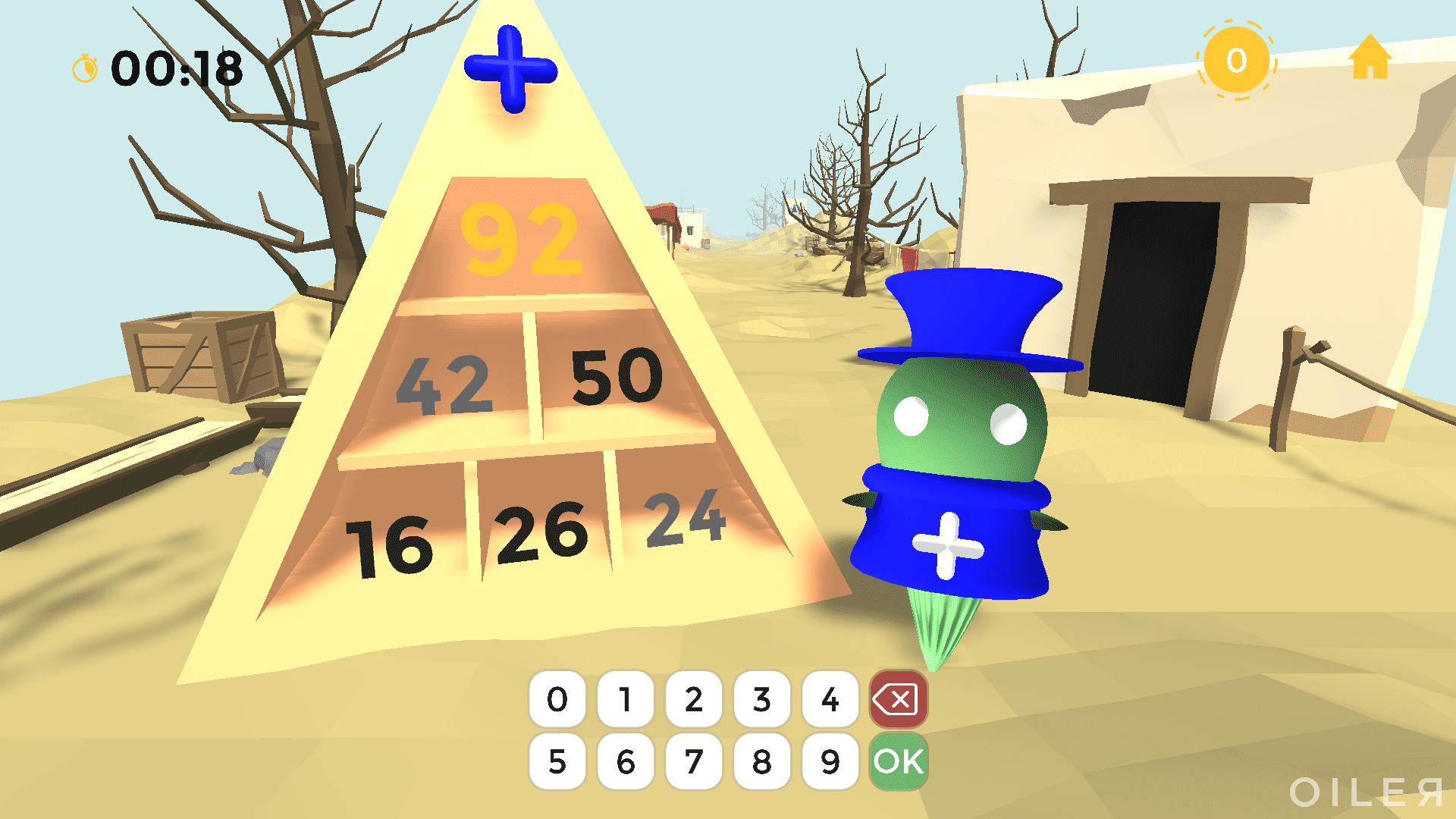Return home via the orange house icon
Image resolution: width=1456 pixels, height=819 pixels.
pyautogui.click(x=1370, y=58)
